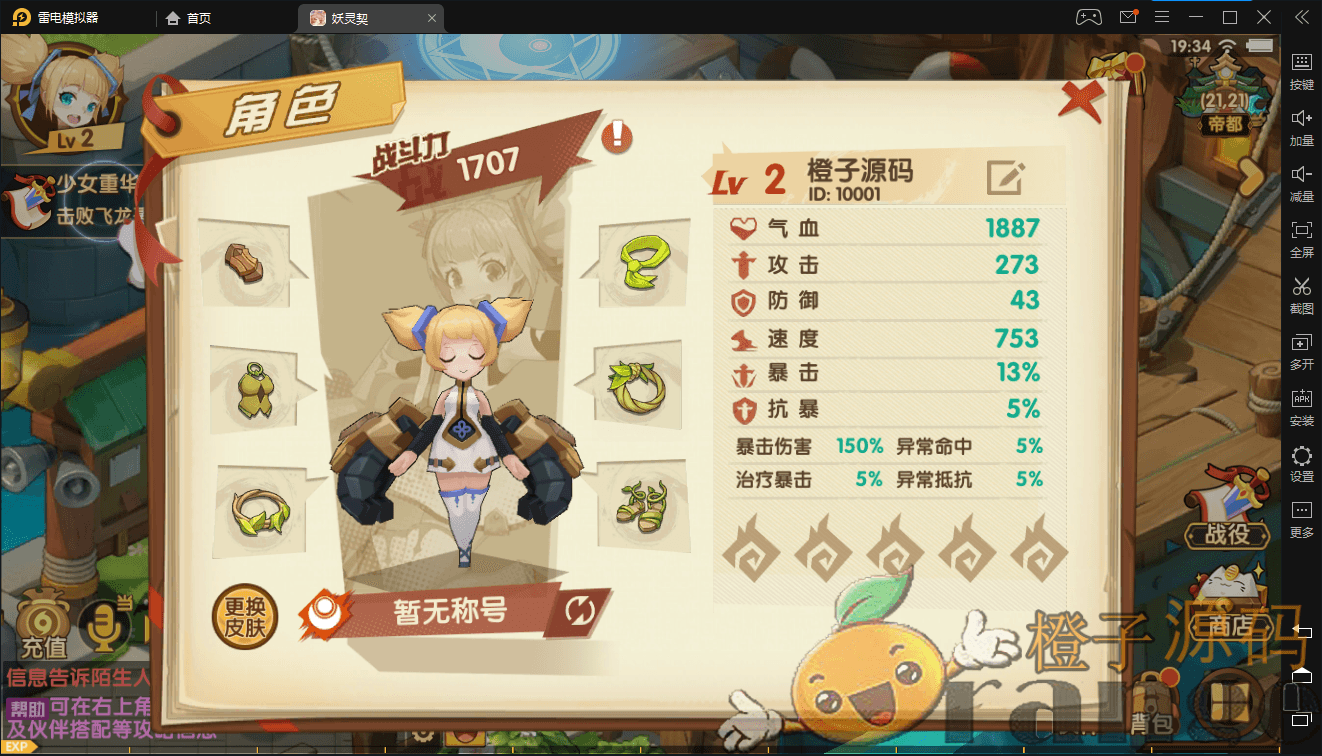Image resolution: width=1322 pixels, height=756 pixels.
Task: Collapse the sidebar with the double chevron
Action: (1302, 16)
